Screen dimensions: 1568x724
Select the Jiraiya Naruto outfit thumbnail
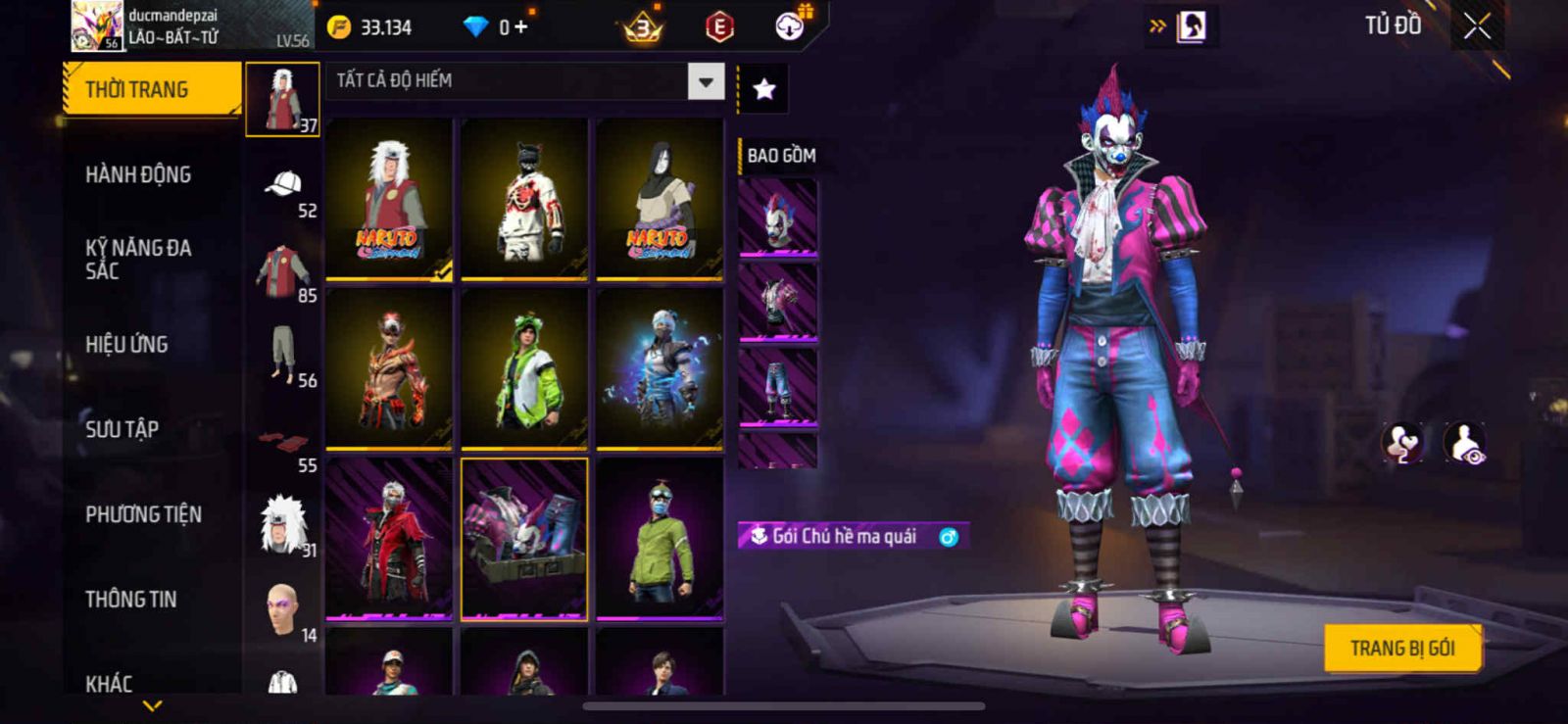coord(389,200)
